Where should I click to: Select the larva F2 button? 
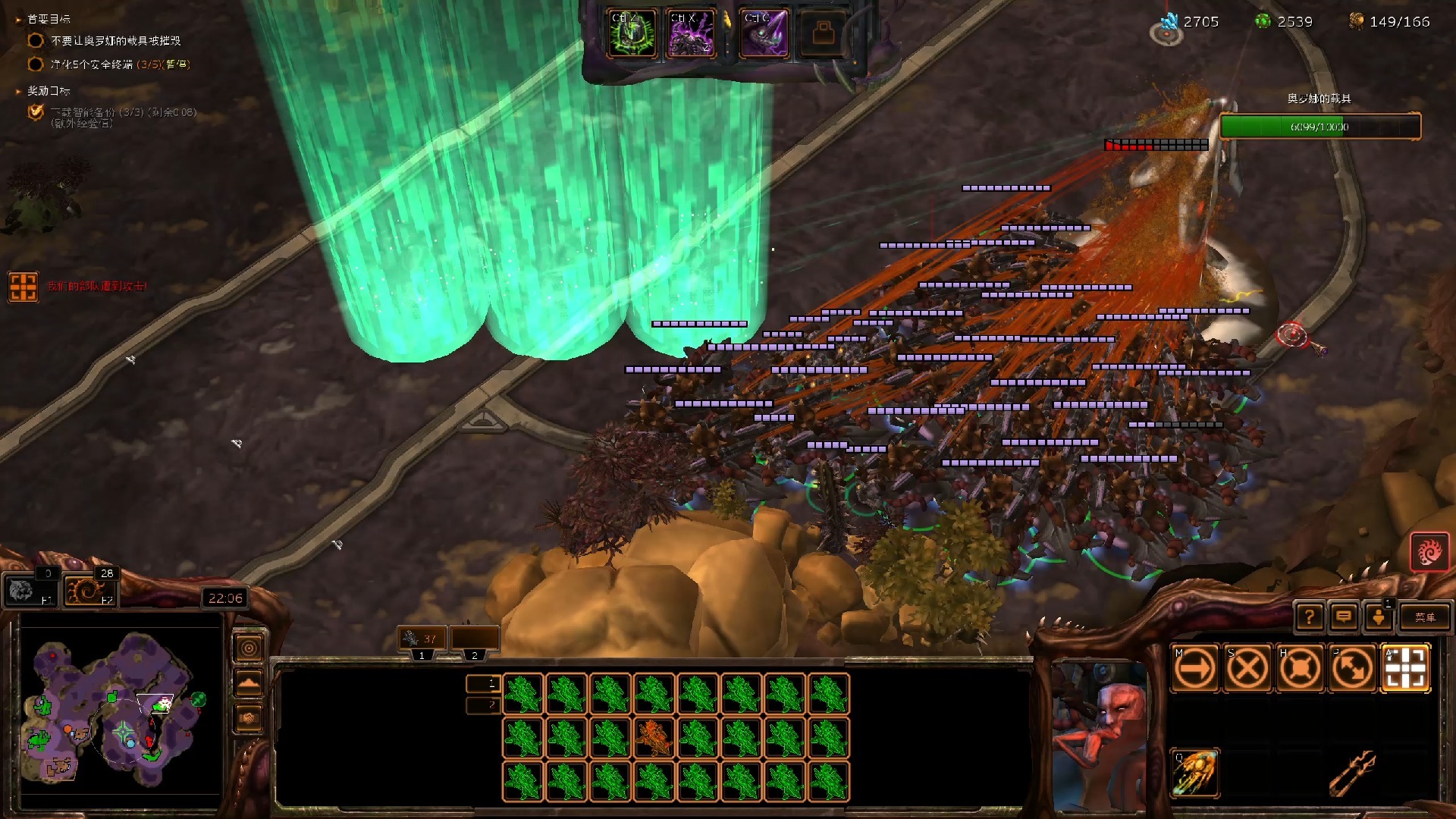(89, 591)
